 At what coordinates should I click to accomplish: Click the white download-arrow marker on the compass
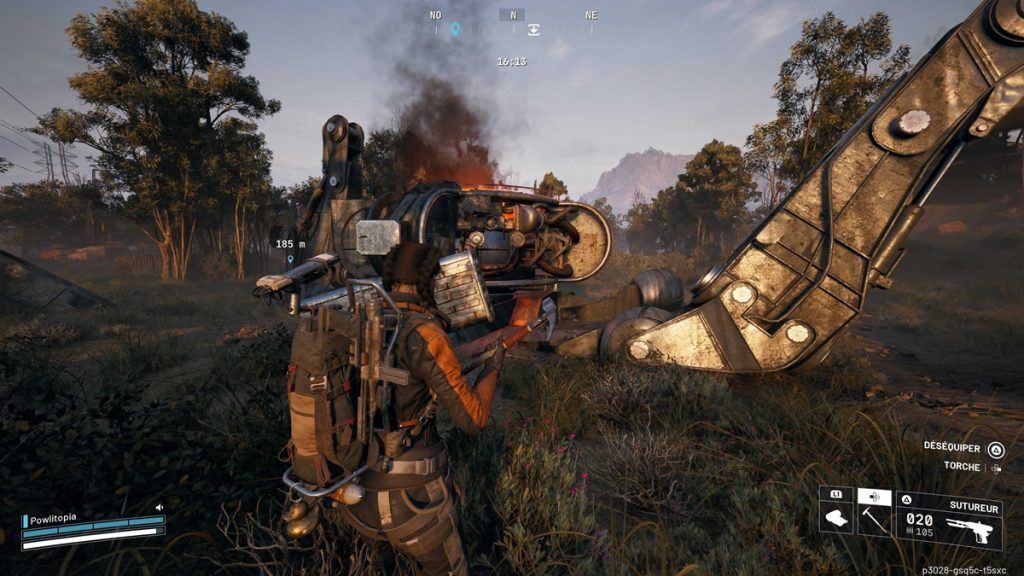pos(534,30)
